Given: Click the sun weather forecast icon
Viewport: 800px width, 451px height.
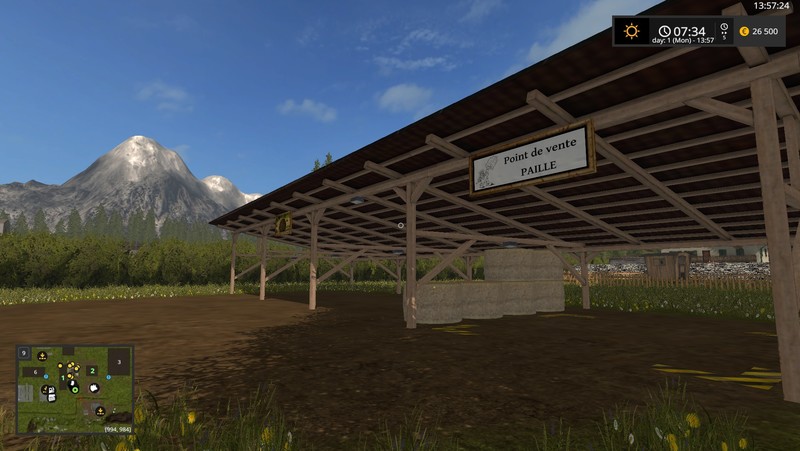Looking at the screenshot, I should point(632,31).
